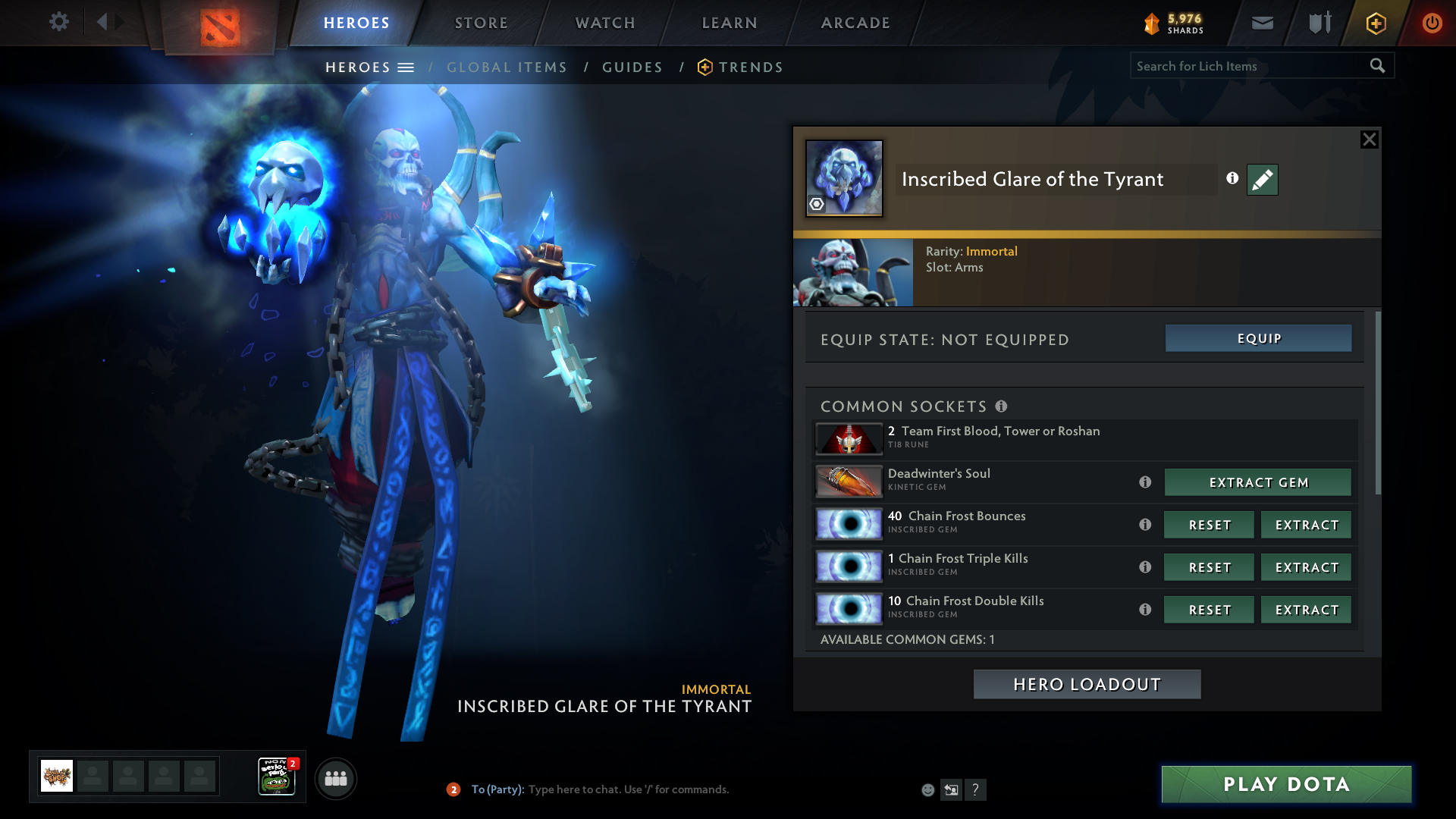Quit the game with power button

pyautogui.click(x=1432, y=23)
